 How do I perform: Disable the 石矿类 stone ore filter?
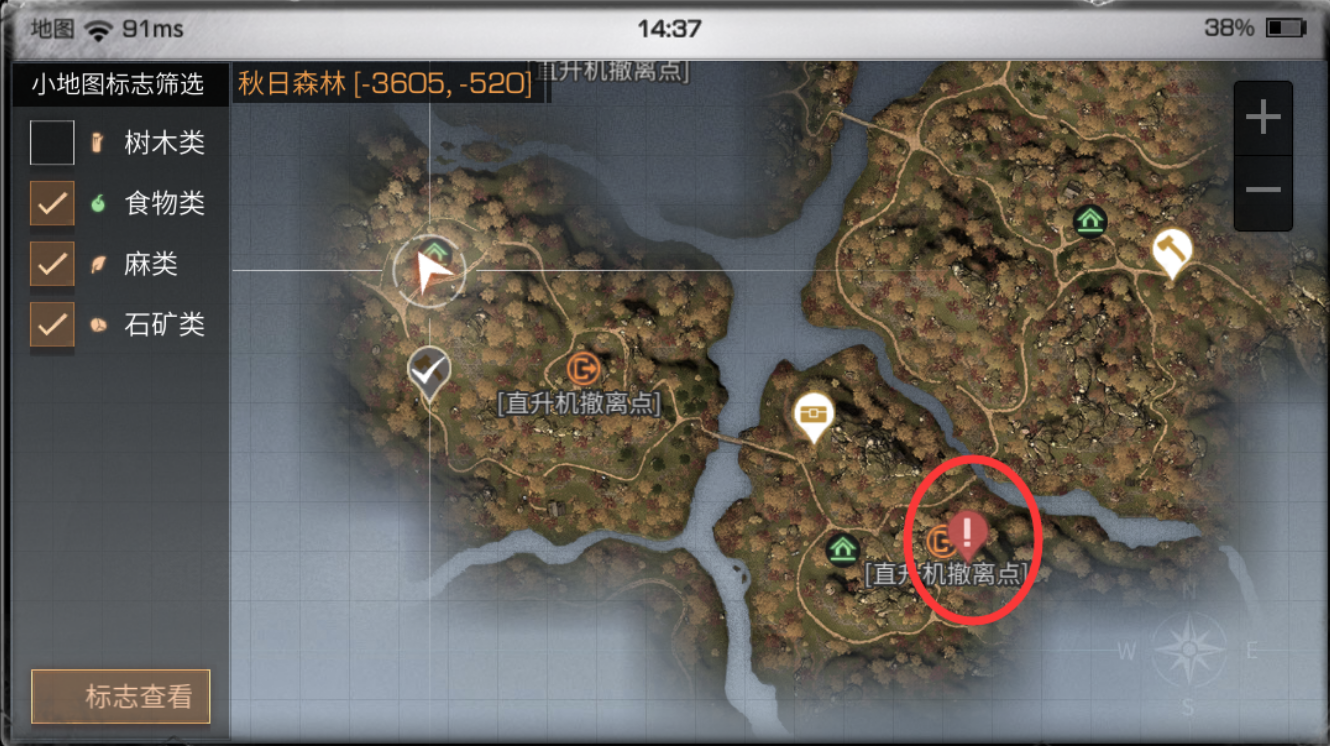point(52,324)
